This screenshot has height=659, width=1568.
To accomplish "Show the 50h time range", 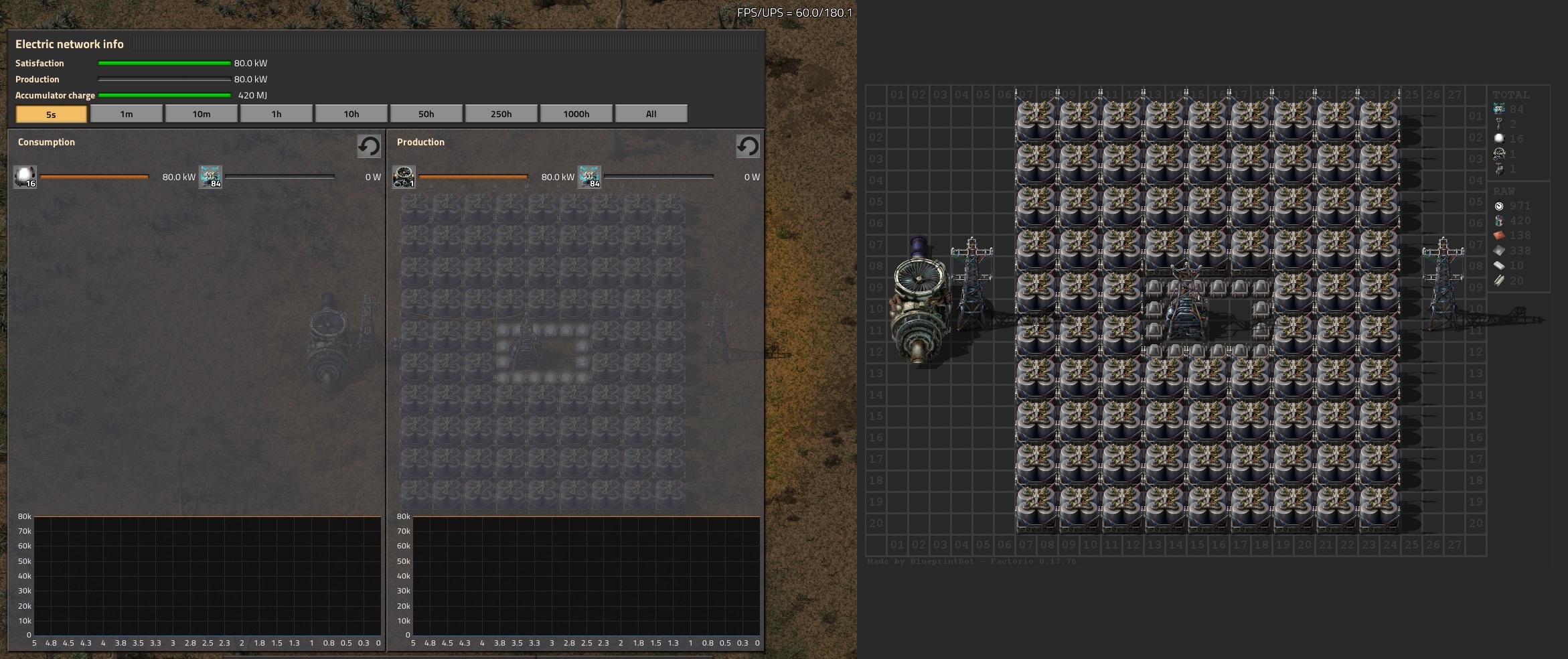I will coord(426,115).
